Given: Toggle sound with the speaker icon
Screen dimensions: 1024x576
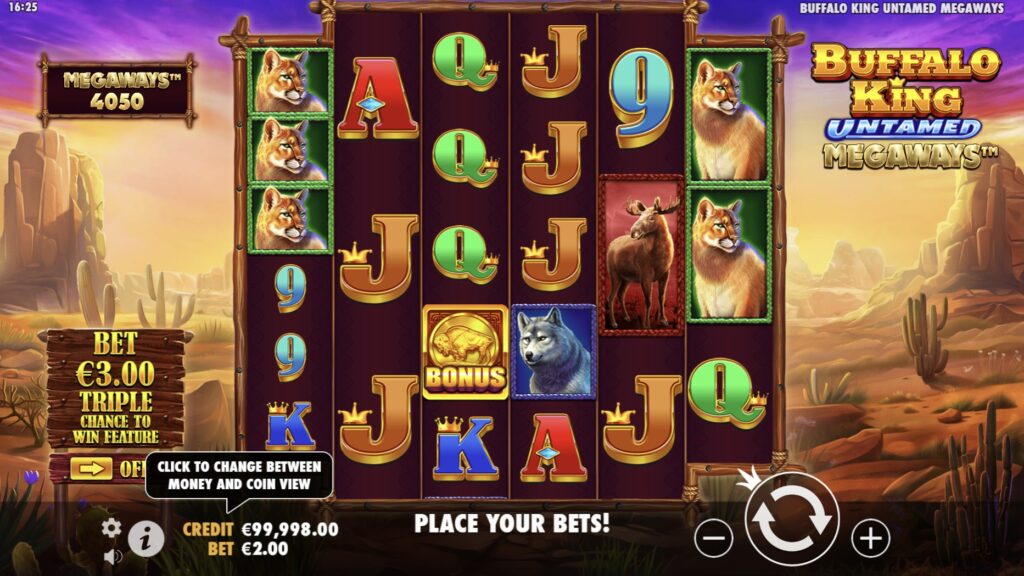Looking at the screenshot, I should click(x=112, y=556).
